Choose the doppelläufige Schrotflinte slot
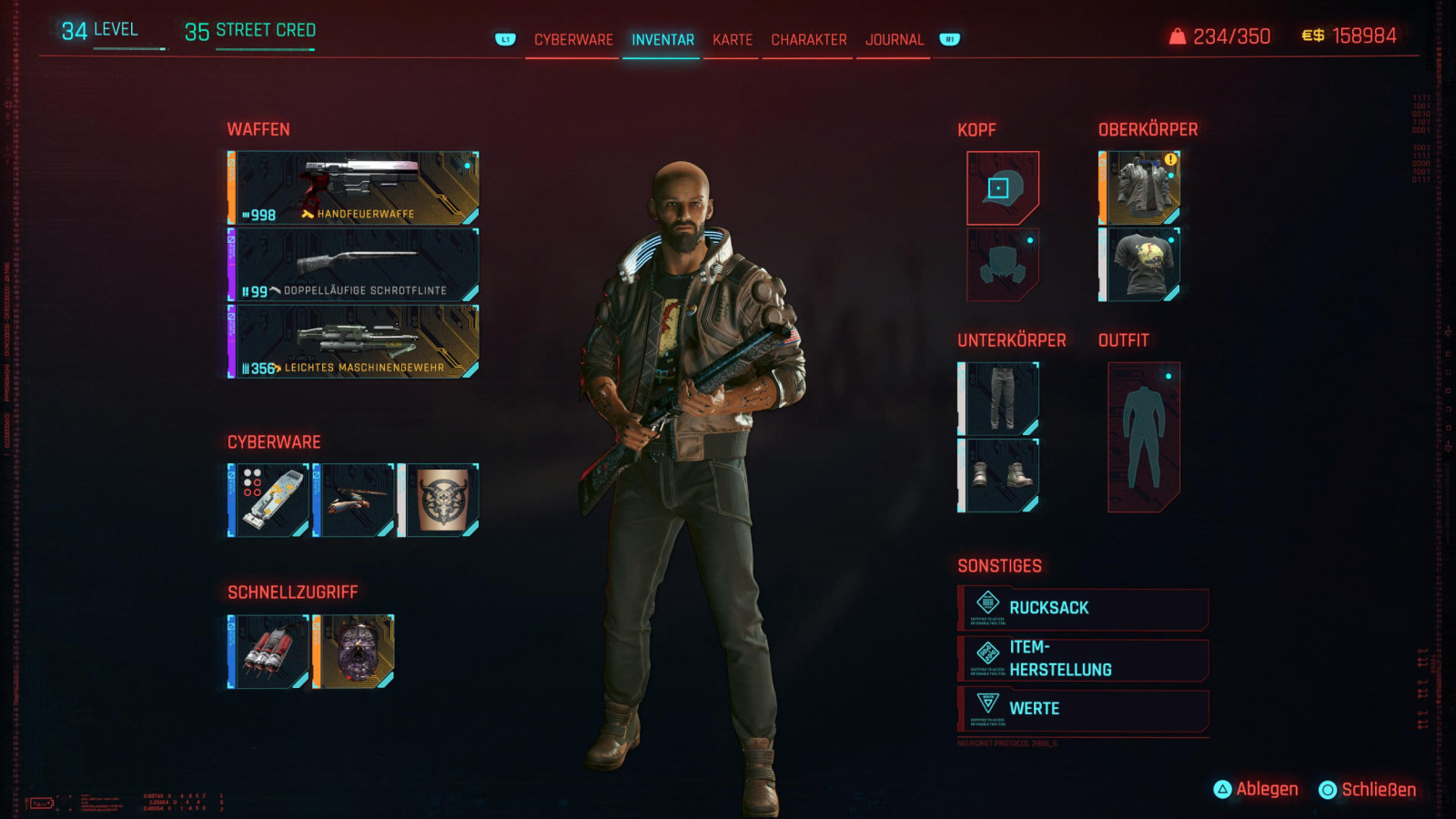Viewport: 1456px width, 819px height. click(354, 265)
